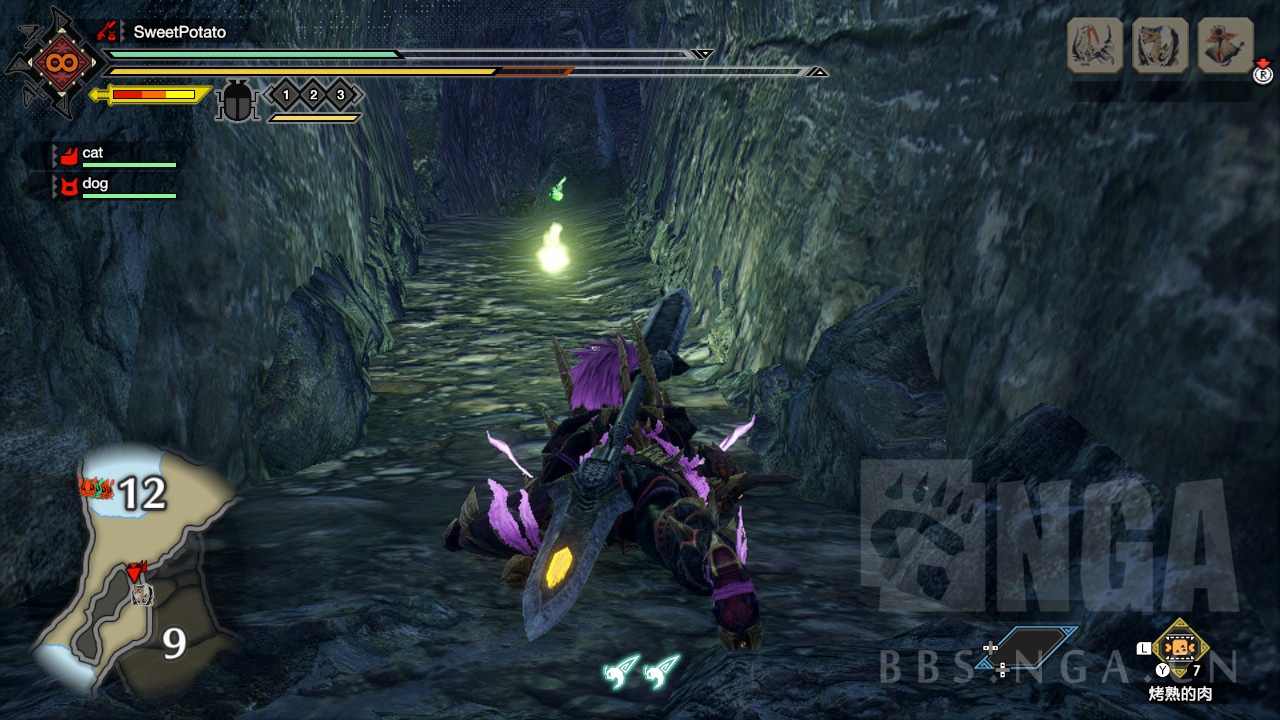Click the wirebug beetle icon
This screenshot has height=720, width=1280.
(x=237, y=102)
